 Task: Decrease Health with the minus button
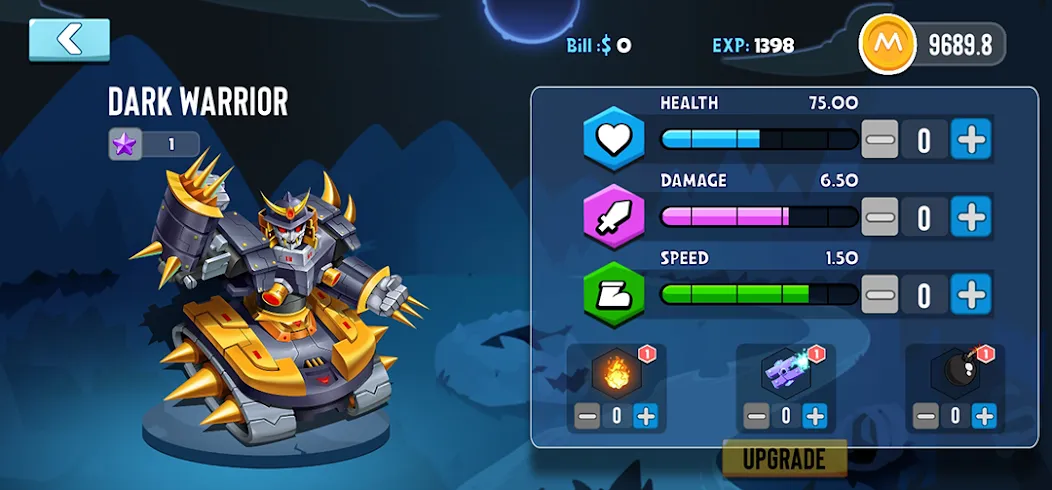(880, 141)
